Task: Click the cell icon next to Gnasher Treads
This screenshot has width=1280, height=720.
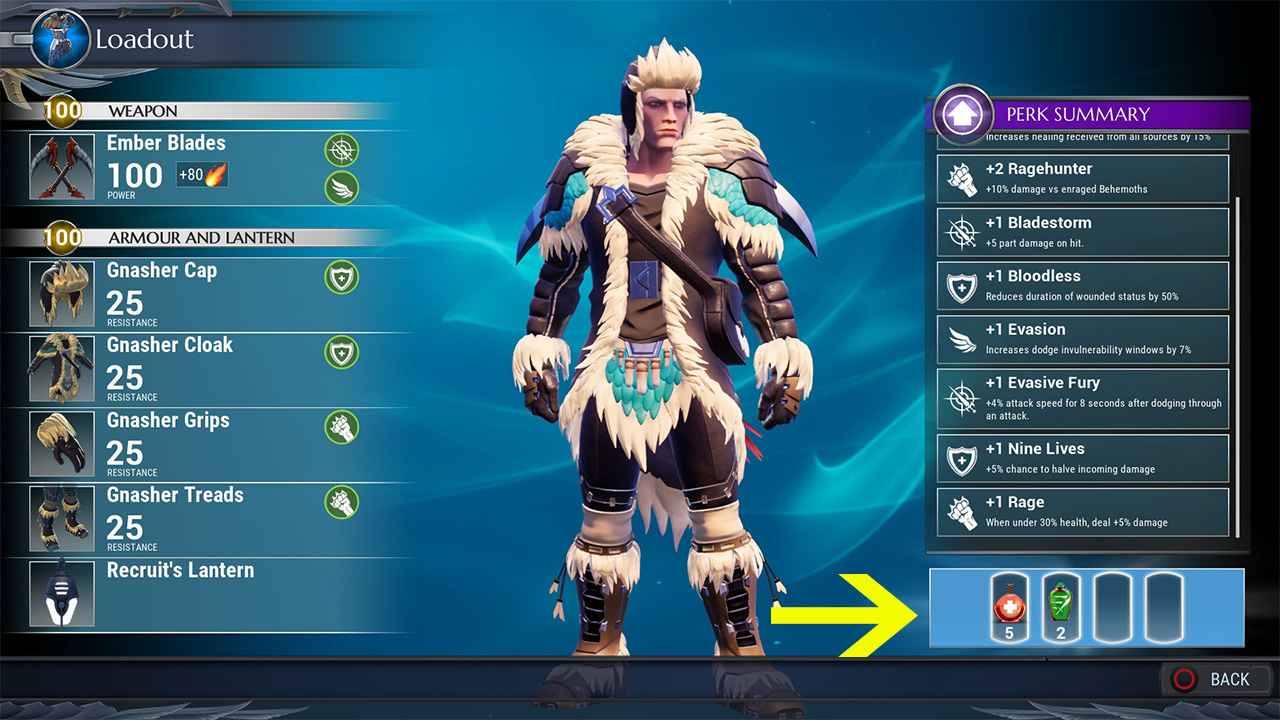Action: click(340, 502)
